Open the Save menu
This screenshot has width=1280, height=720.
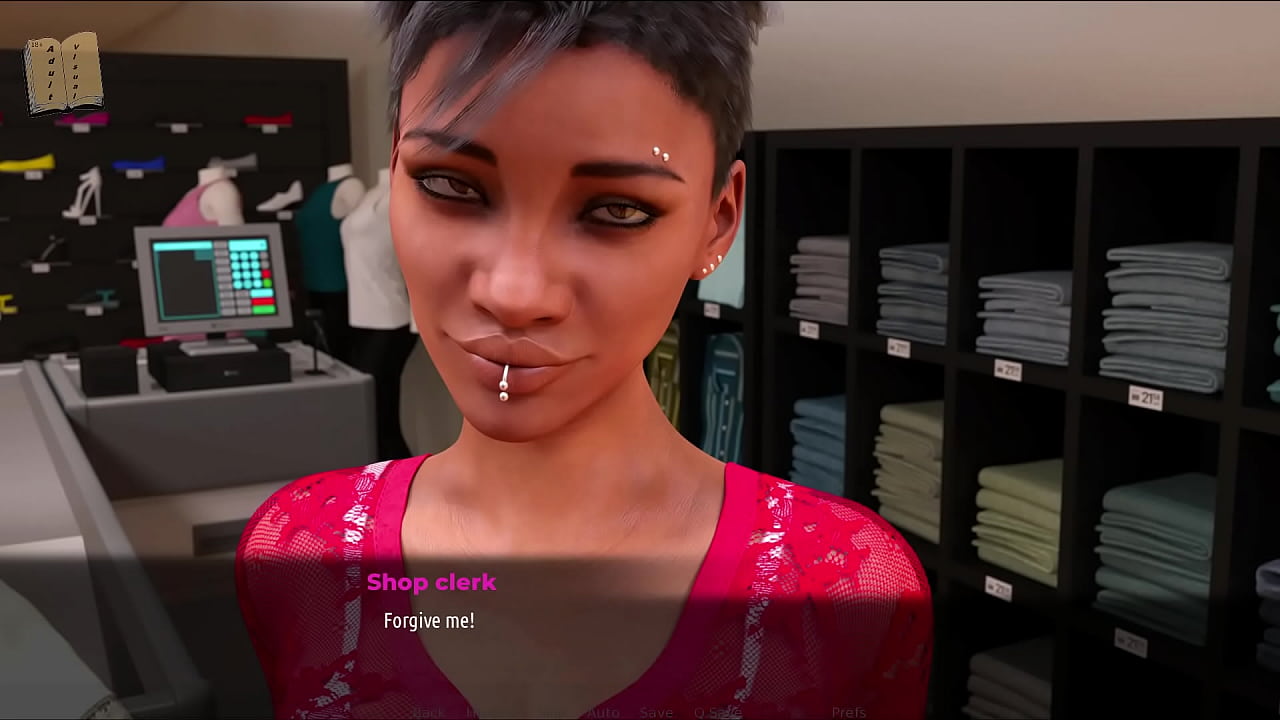[656, 712]
